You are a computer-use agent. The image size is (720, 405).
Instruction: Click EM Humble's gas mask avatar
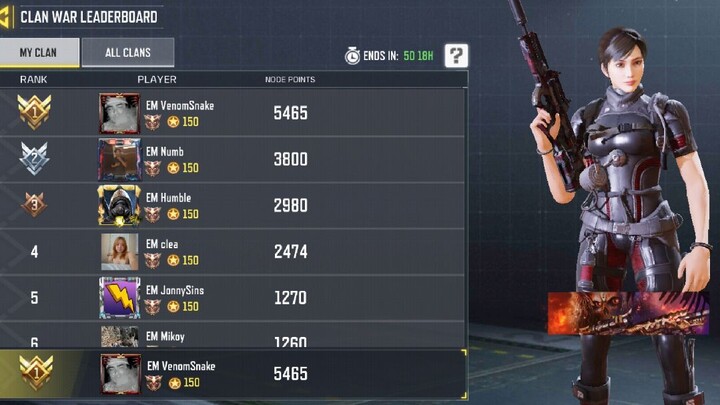tap(119, 205)
